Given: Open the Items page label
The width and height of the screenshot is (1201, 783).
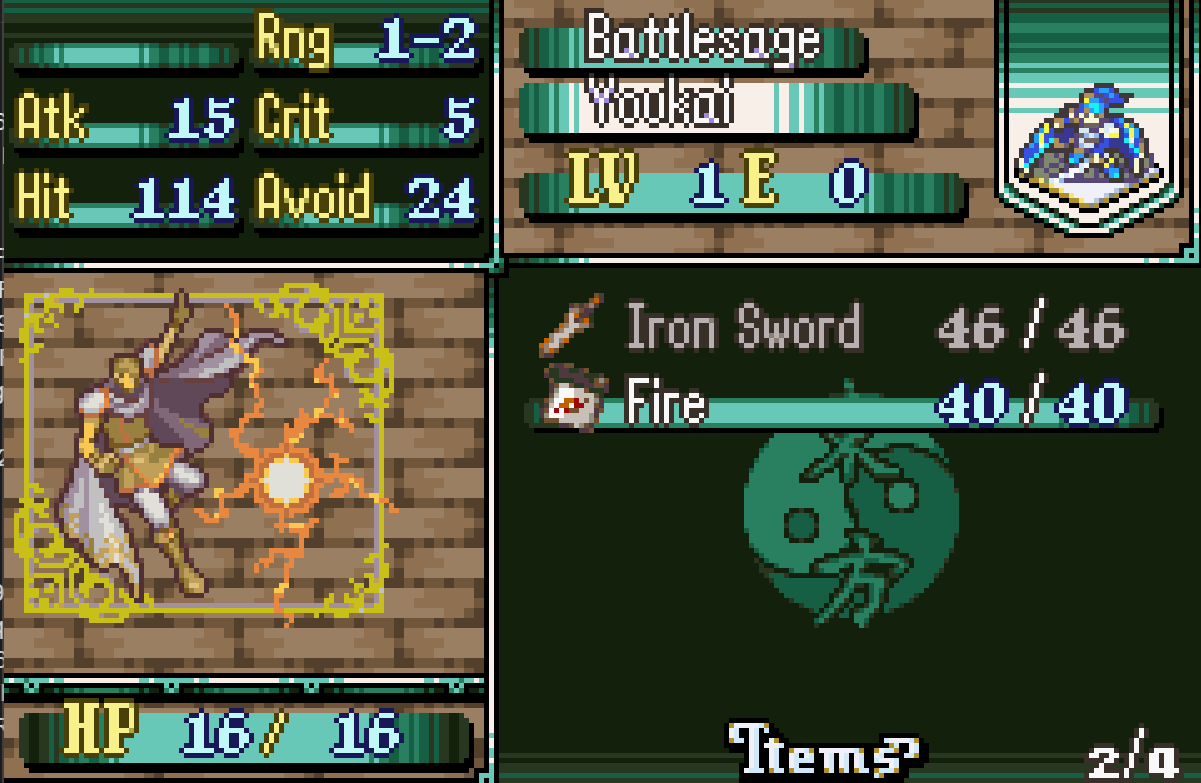Looking at the screenshot, I should [x=825, y=750].
